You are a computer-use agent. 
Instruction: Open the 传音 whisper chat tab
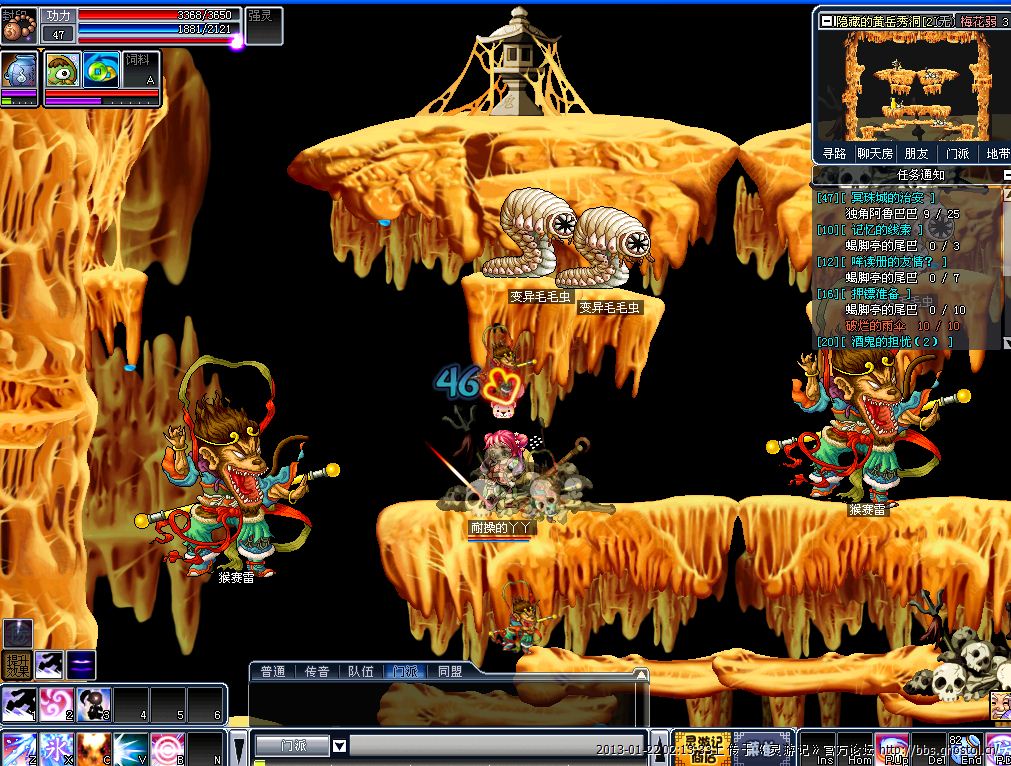(x=317, y=672)
